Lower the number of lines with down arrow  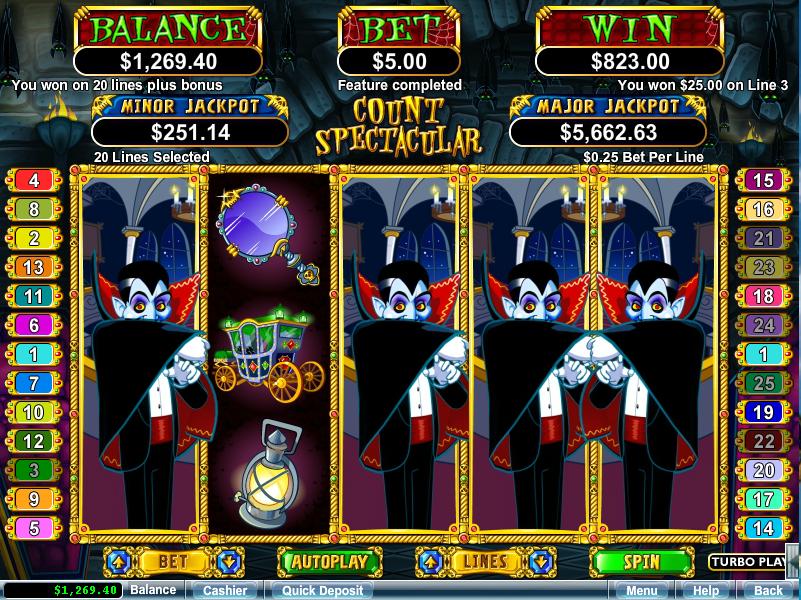point(540,561)
